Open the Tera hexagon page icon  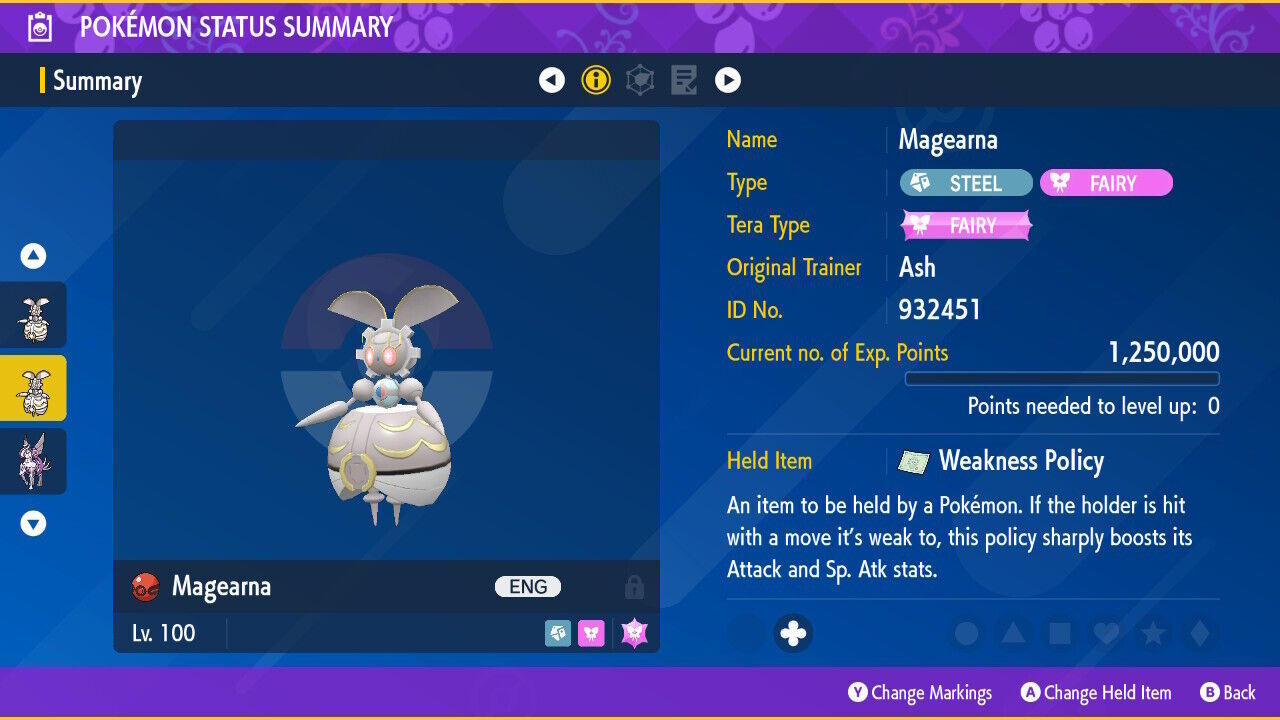pos(640,79)
